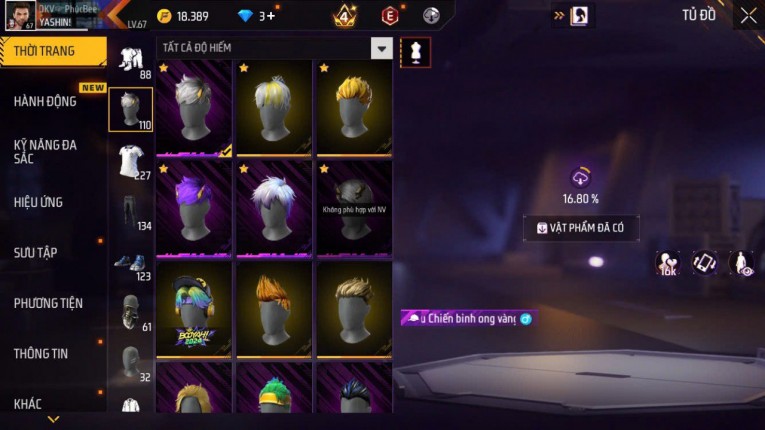The width and height of the screenshot is (765, 430).
Task: Click the diamond currency plus button
Action: point(271,16)
